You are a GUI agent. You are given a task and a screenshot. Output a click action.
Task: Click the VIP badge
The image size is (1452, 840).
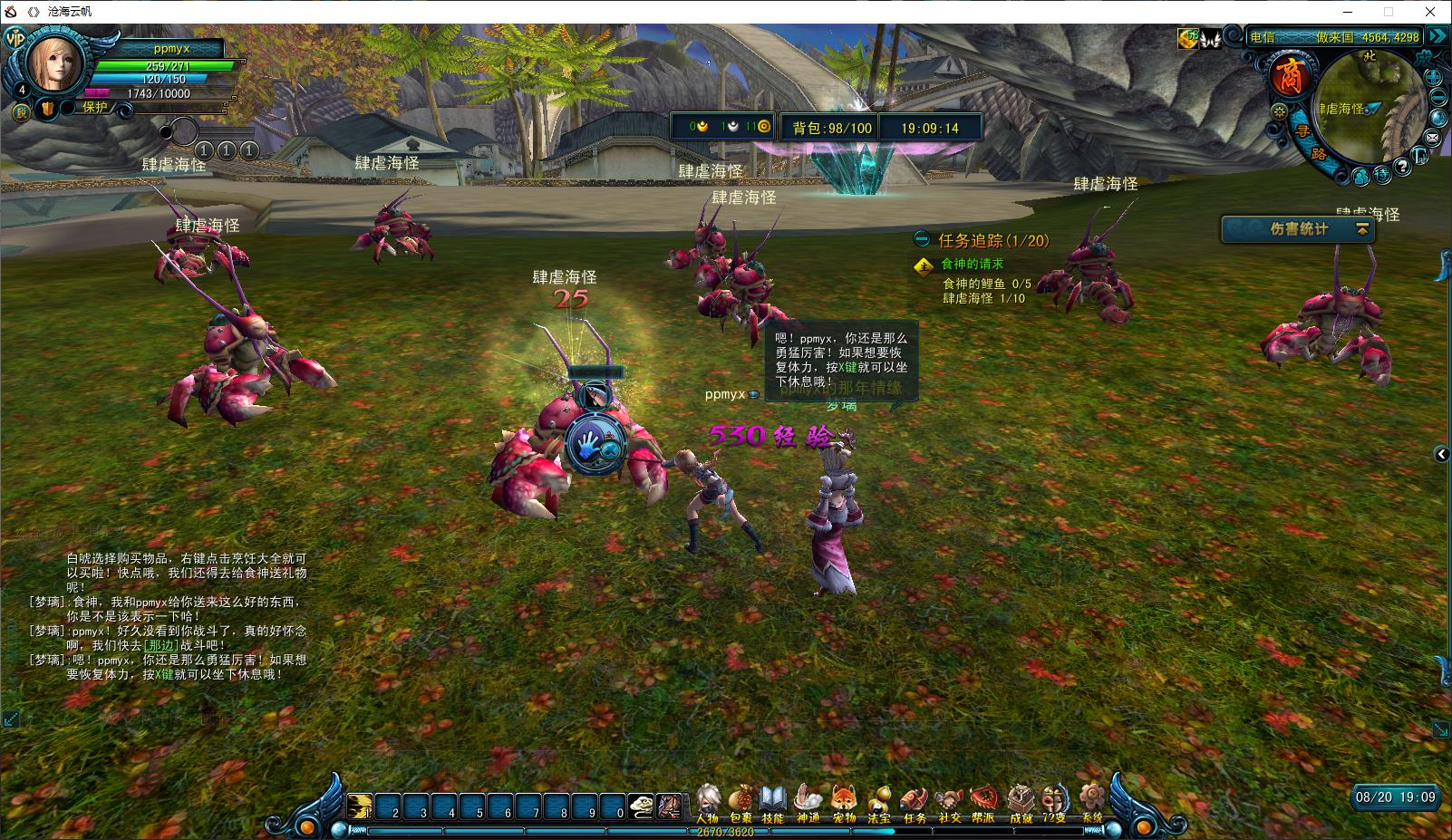[15, 38]
